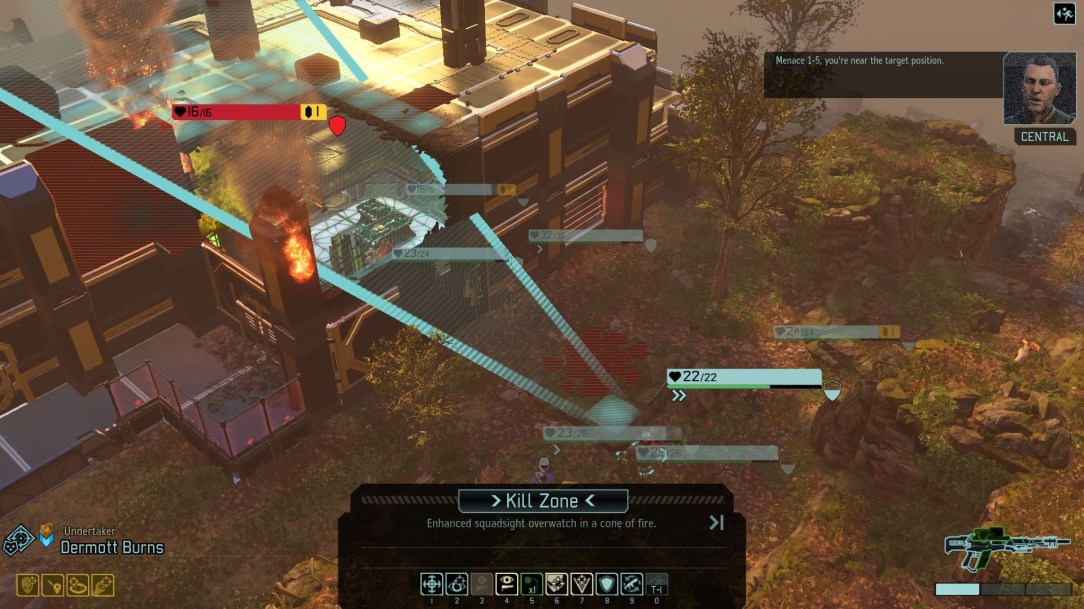
Task: Select the gold lightbulb perk icon
Action: tap(52, 585)
